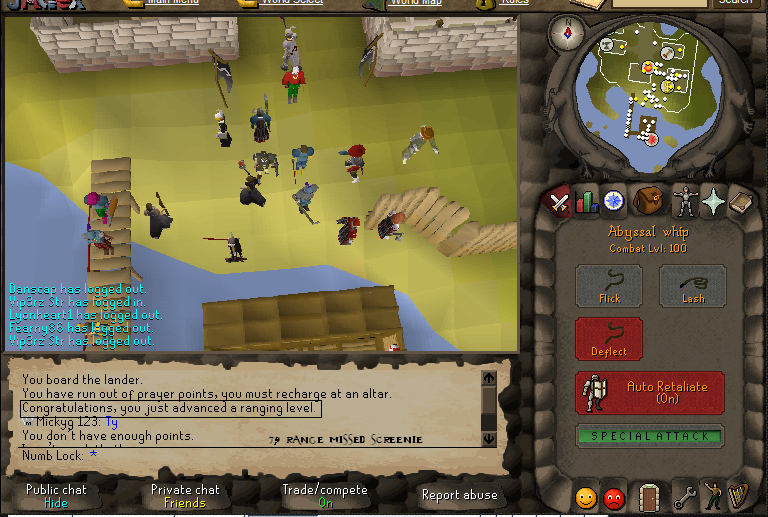Open the skills stats tab
The image size is (768, 517).
click(586, 202)
